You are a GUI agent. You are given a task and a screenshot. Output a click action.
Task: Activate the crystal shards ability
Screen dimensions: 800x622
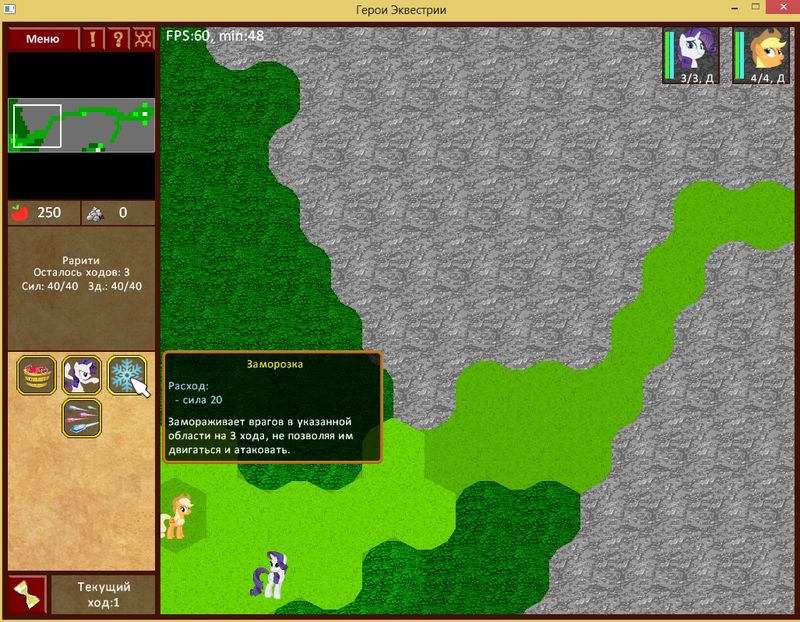point(82,418)
